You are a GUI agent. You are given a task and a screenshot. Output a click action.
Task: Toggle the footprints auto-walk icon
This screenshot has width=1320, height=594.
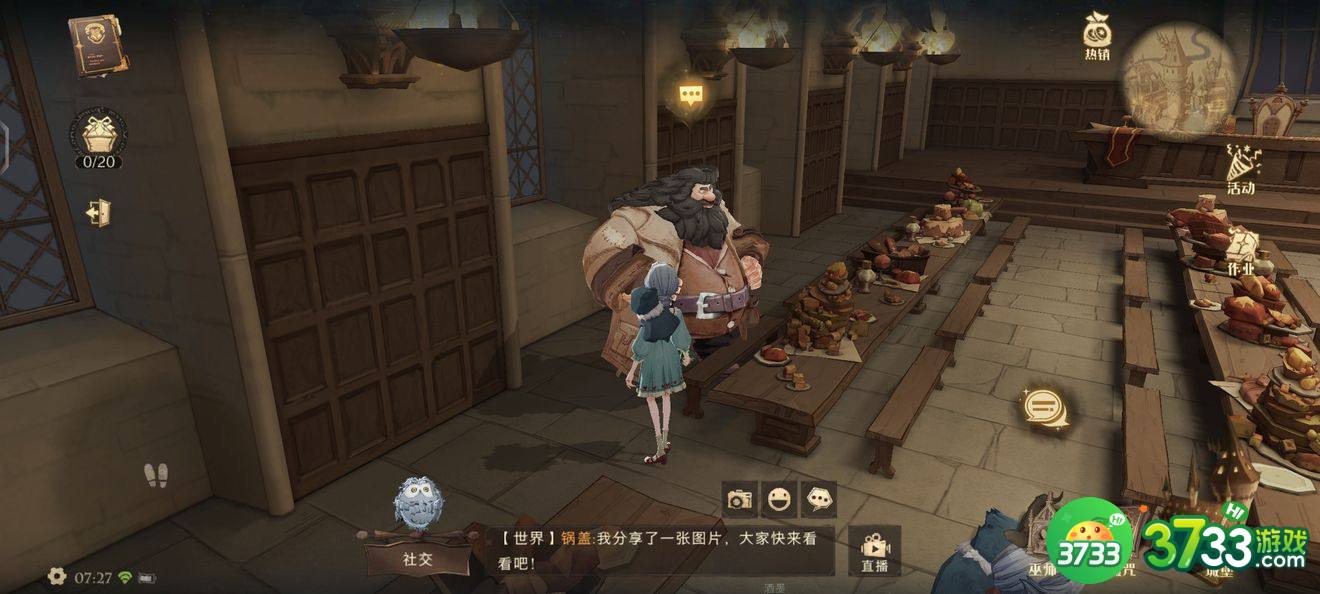[155, 476]
